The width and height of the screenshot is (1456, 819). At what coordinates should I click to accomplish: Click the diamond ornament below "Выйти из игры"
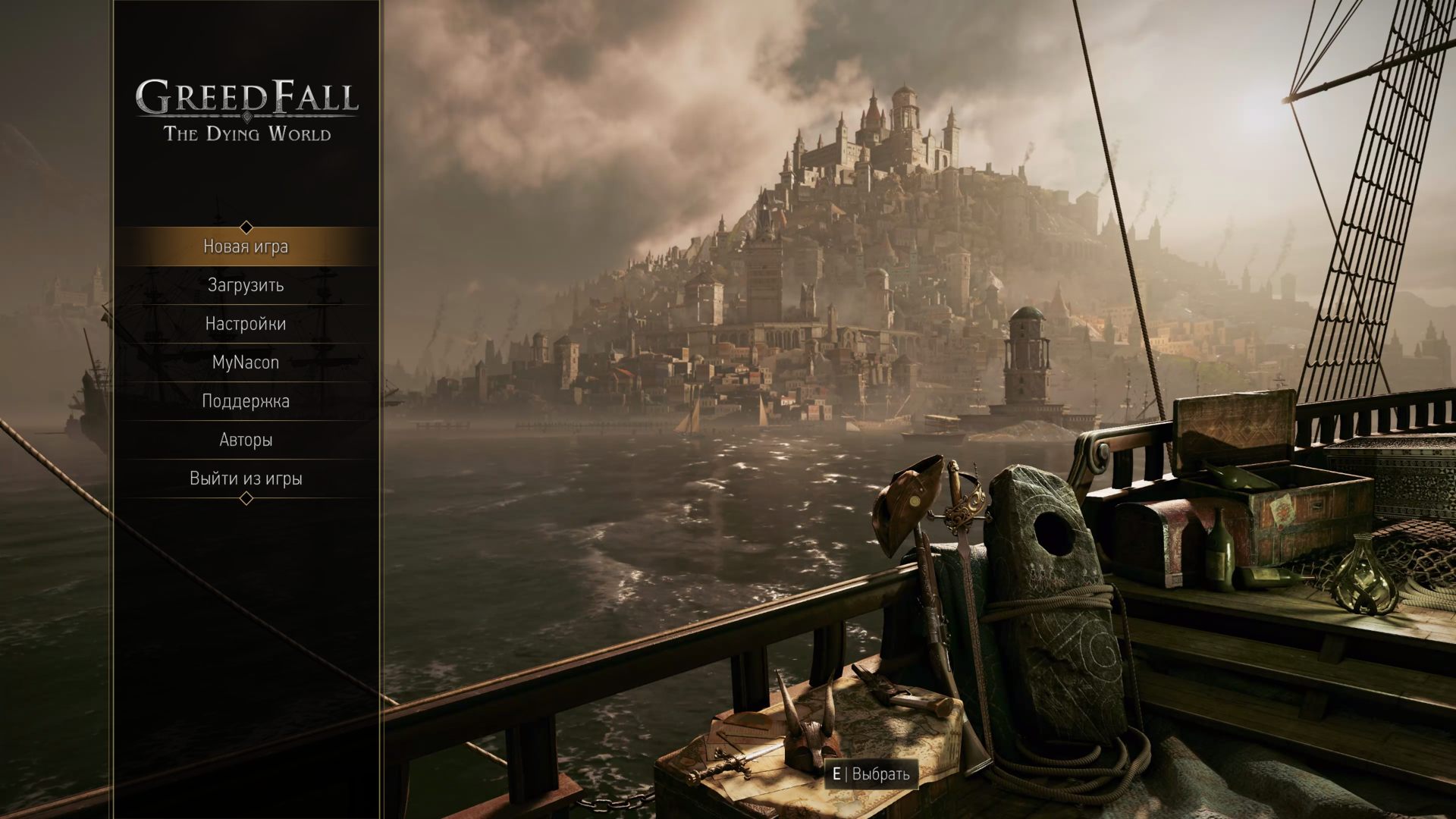click(x=245, y=499)
